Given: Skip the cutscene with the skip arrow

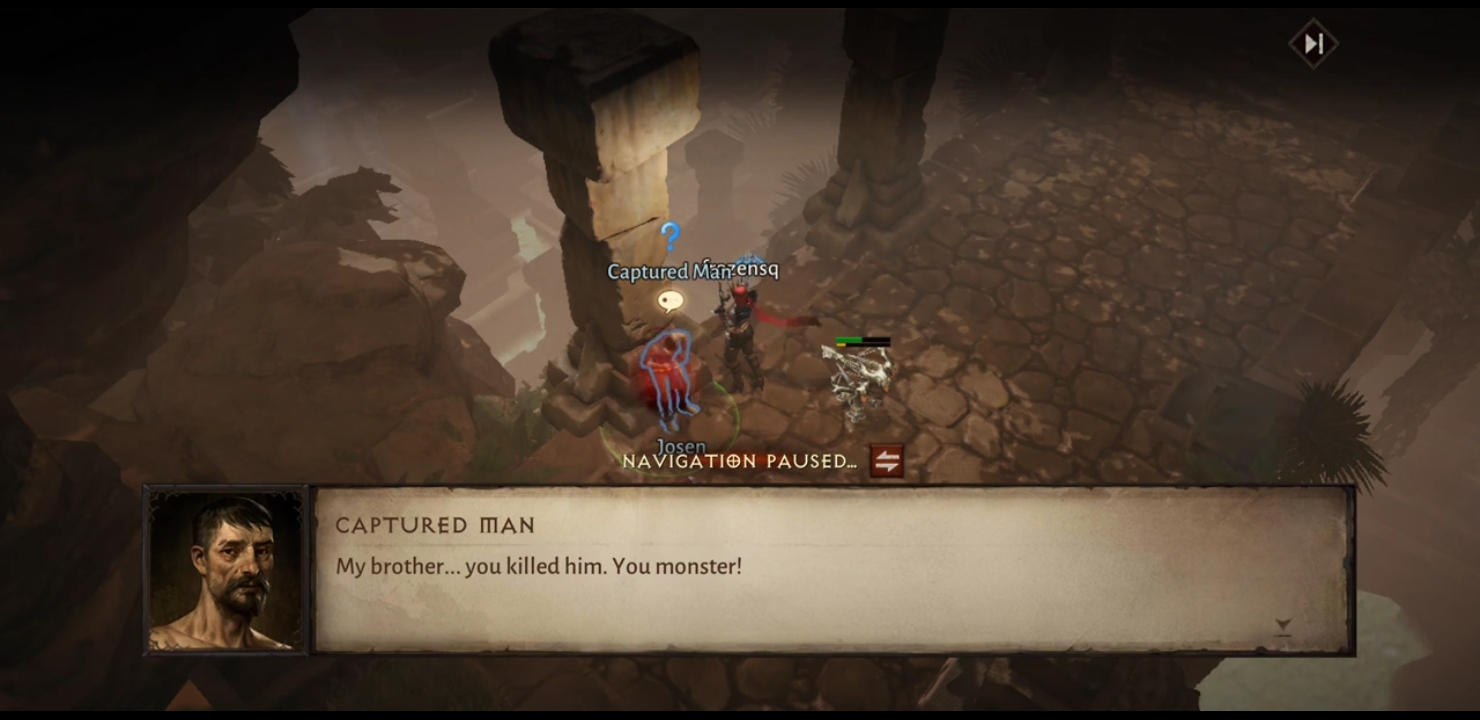Looking at the screenshot, I should [x=1313, y=44].
